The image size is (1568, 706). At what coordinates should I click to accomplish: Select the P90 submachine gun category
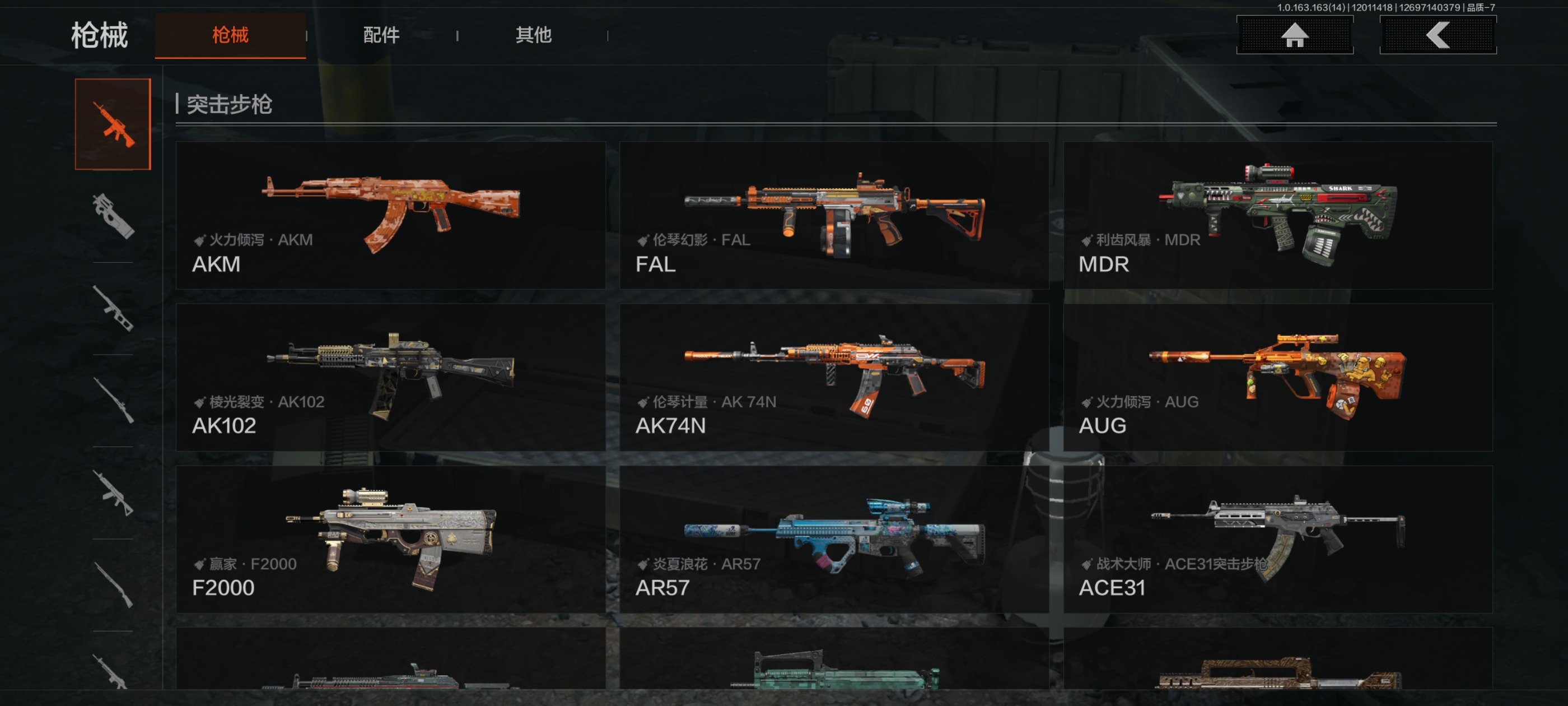pos(113,216)
